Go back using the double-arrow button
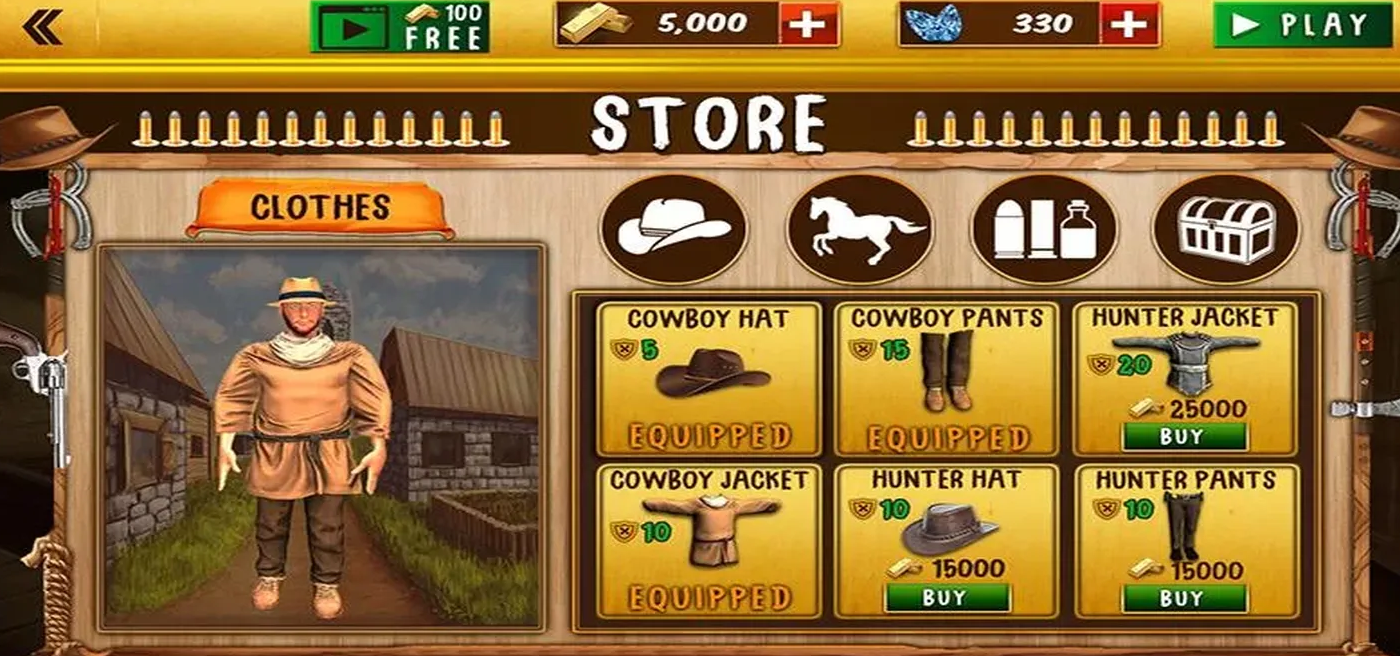The height and width of the screenshot is (656, 1400). 42,28
